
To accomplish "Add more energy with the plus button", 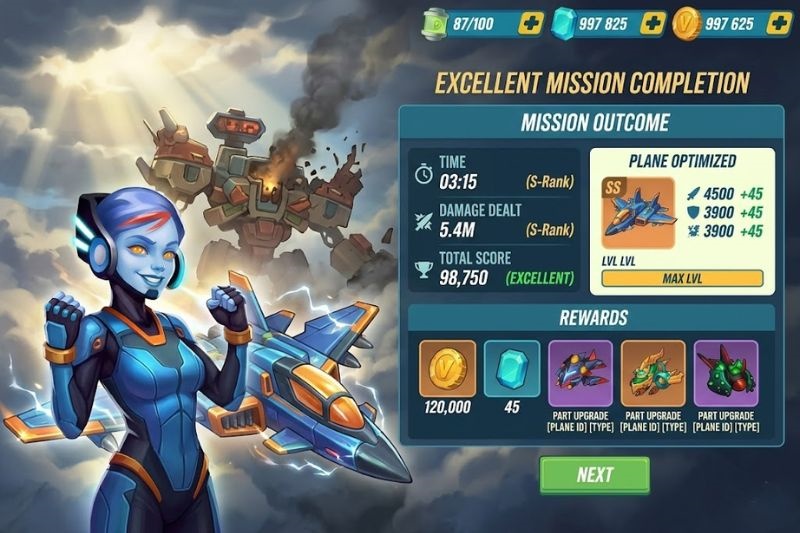I will tap(532, 23).
